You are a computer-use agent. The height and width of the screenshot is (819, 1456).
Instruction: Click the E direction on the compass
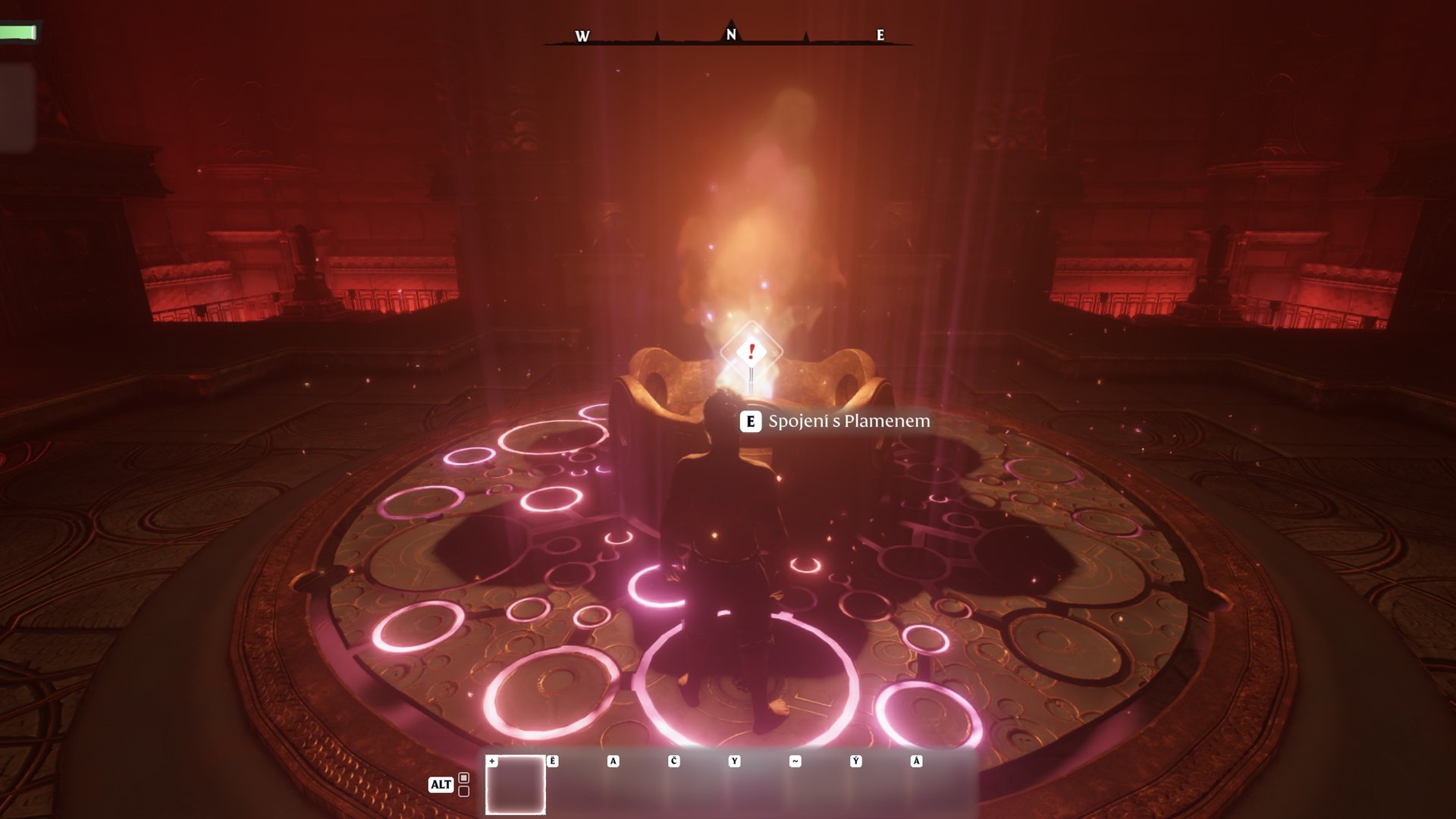880,35
